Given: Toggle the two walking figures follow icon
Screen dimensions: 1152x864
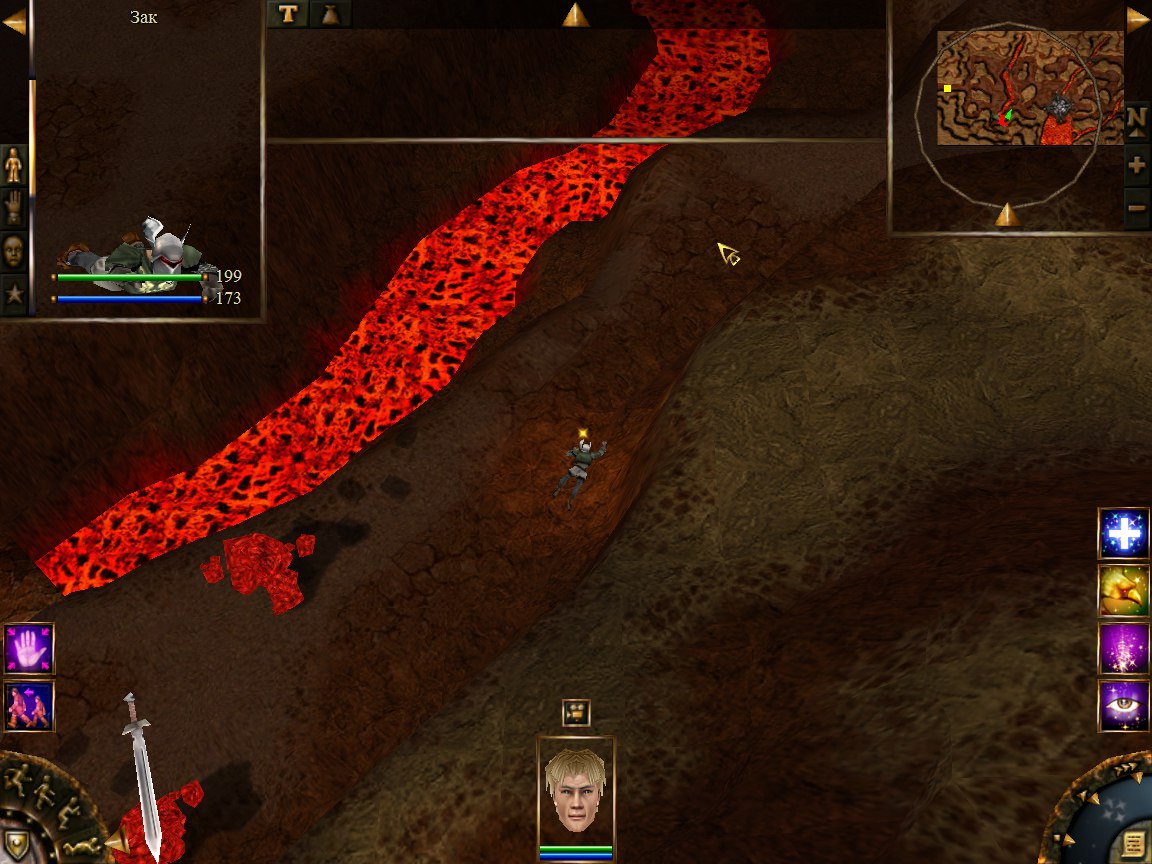Looking at the screenshot, I should pos(28,705).
